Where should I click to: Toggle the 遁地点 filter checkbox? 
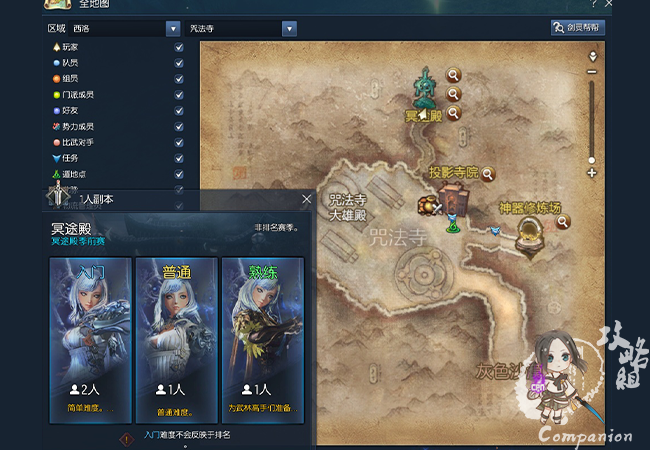179,175
